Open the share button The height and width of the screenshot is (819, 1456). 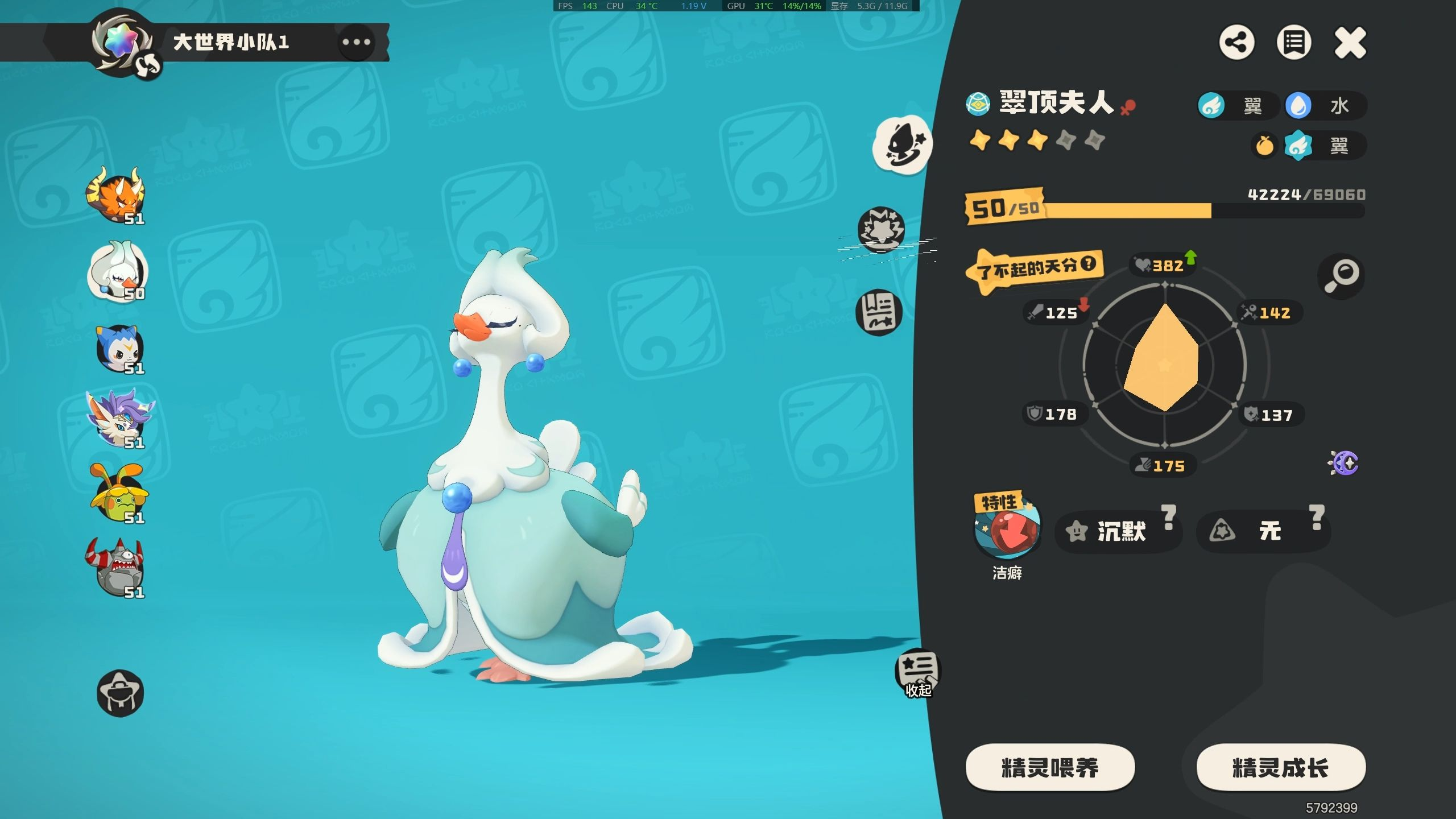point(1236,43)
